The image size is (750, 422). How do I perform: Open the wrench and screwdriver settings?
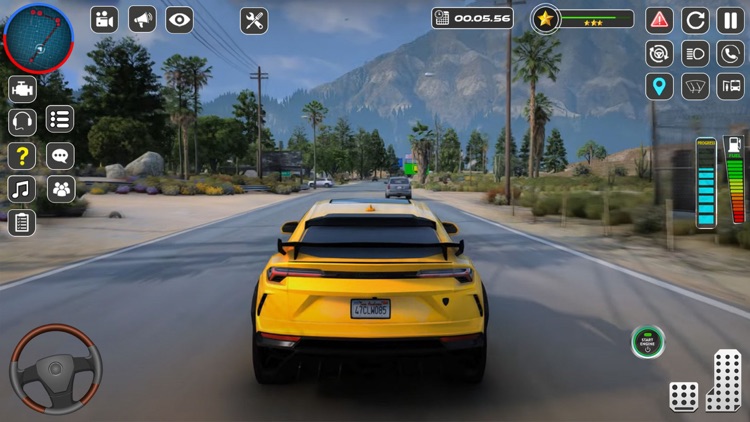pyautogui.click(x=254, y=20)
